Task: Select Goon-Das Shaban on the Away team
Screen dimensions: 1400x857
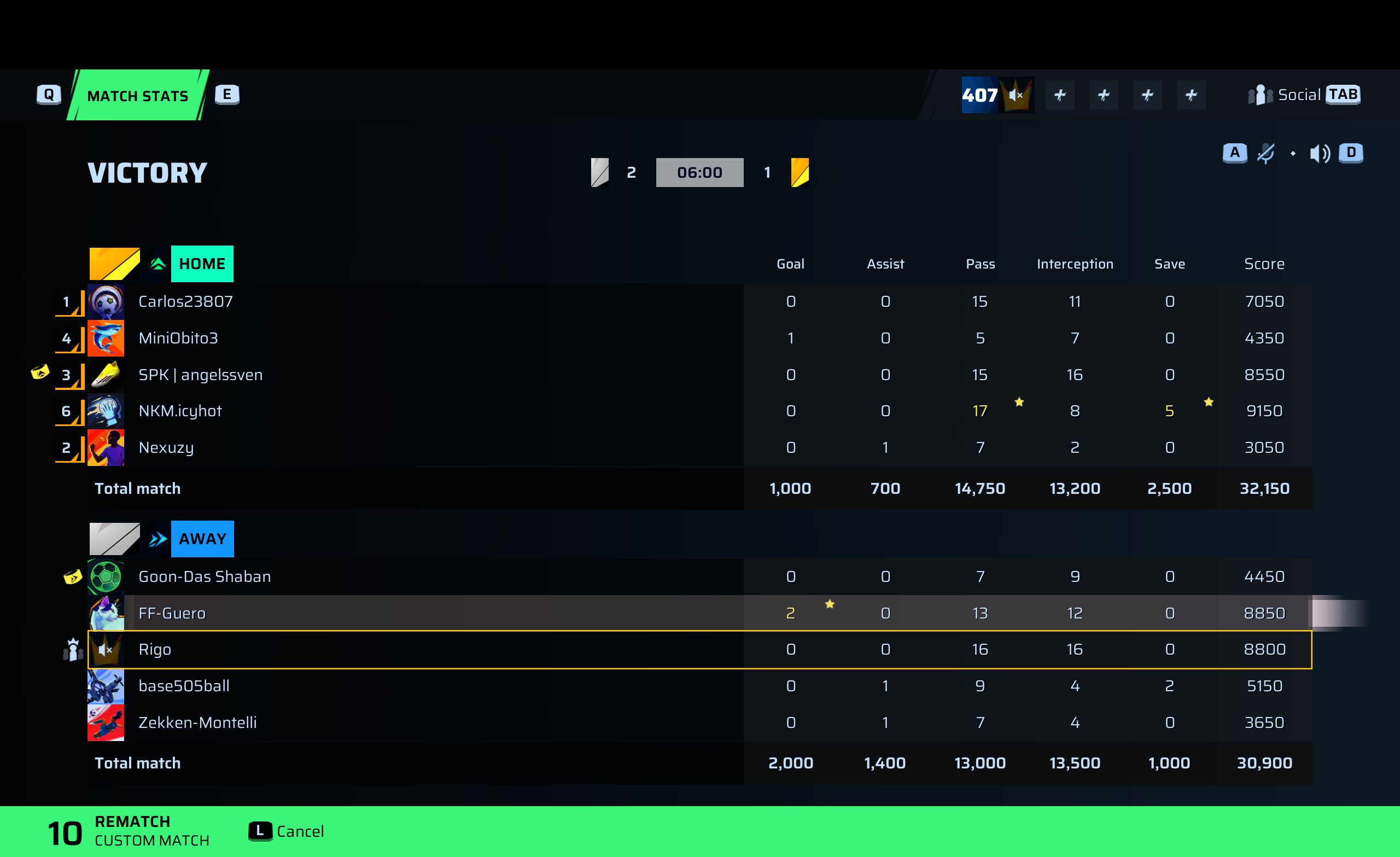Action: 205,576
